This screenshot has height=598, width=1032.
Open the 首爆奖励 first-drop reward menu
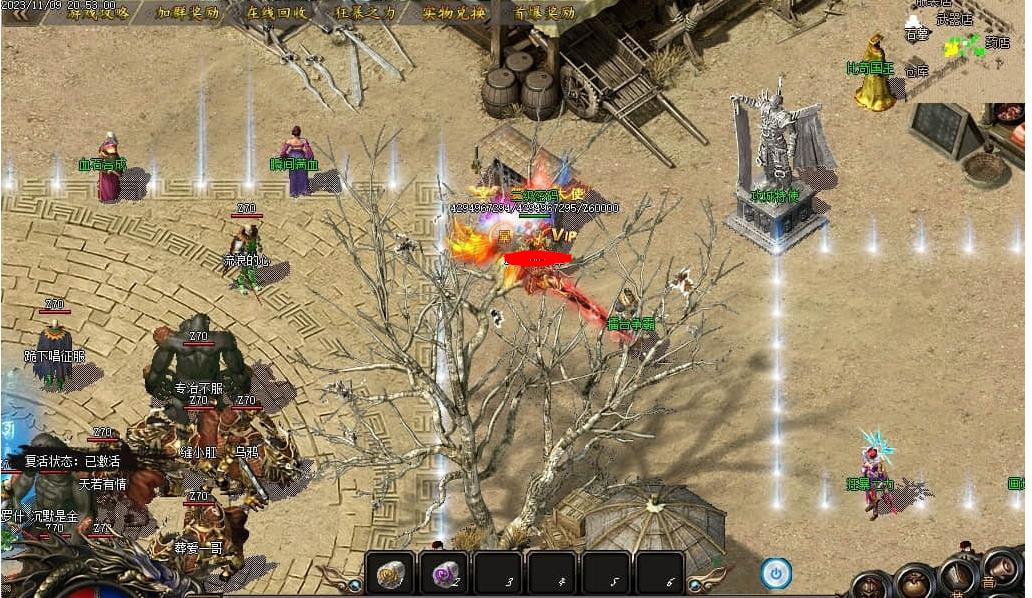click(544, 12)
